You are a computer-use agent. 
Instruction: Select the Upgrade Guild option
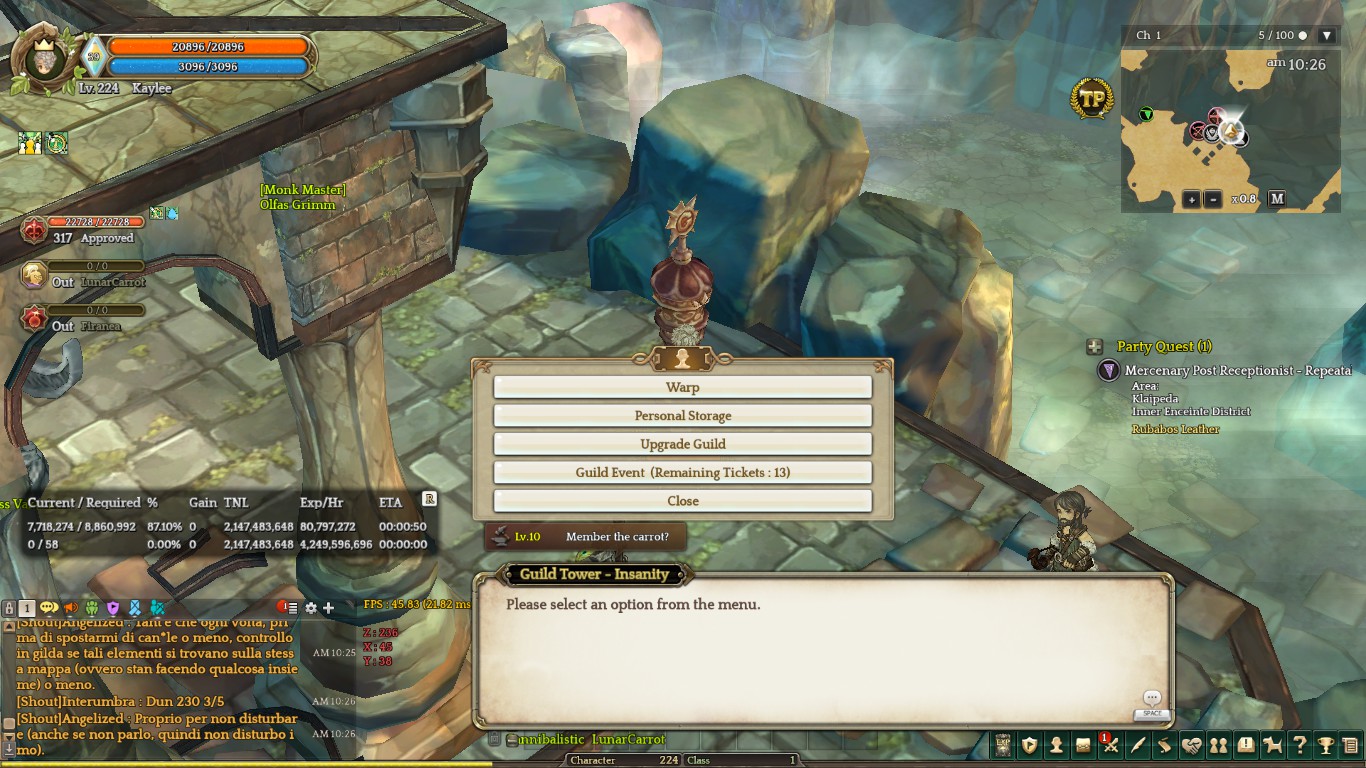(682, 444)
